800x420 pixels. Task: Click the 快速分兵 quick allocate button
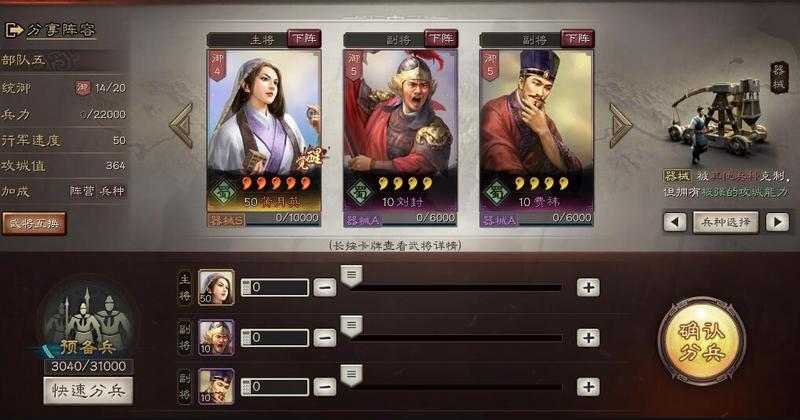tap(88, 391)
